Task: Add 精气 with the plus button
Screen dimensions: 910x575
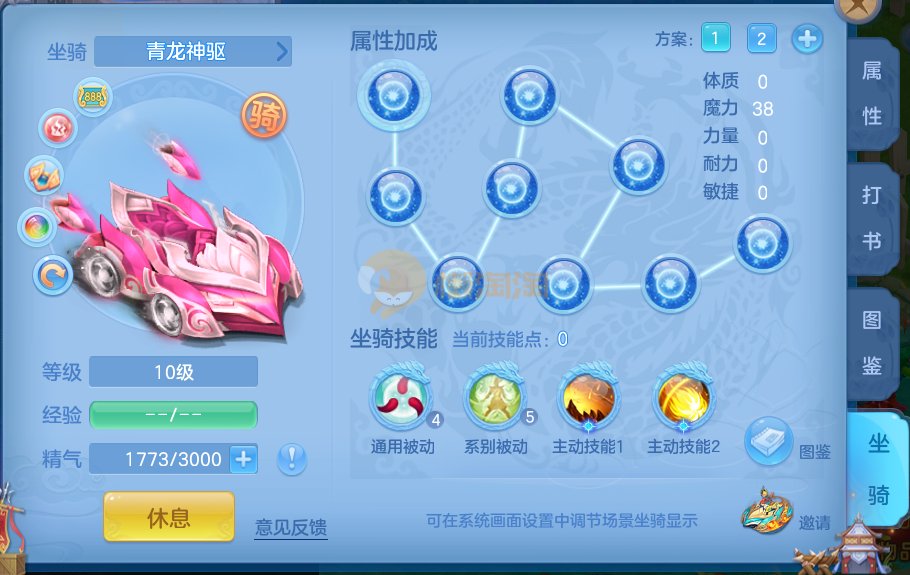Action: (x=243, y=459)
